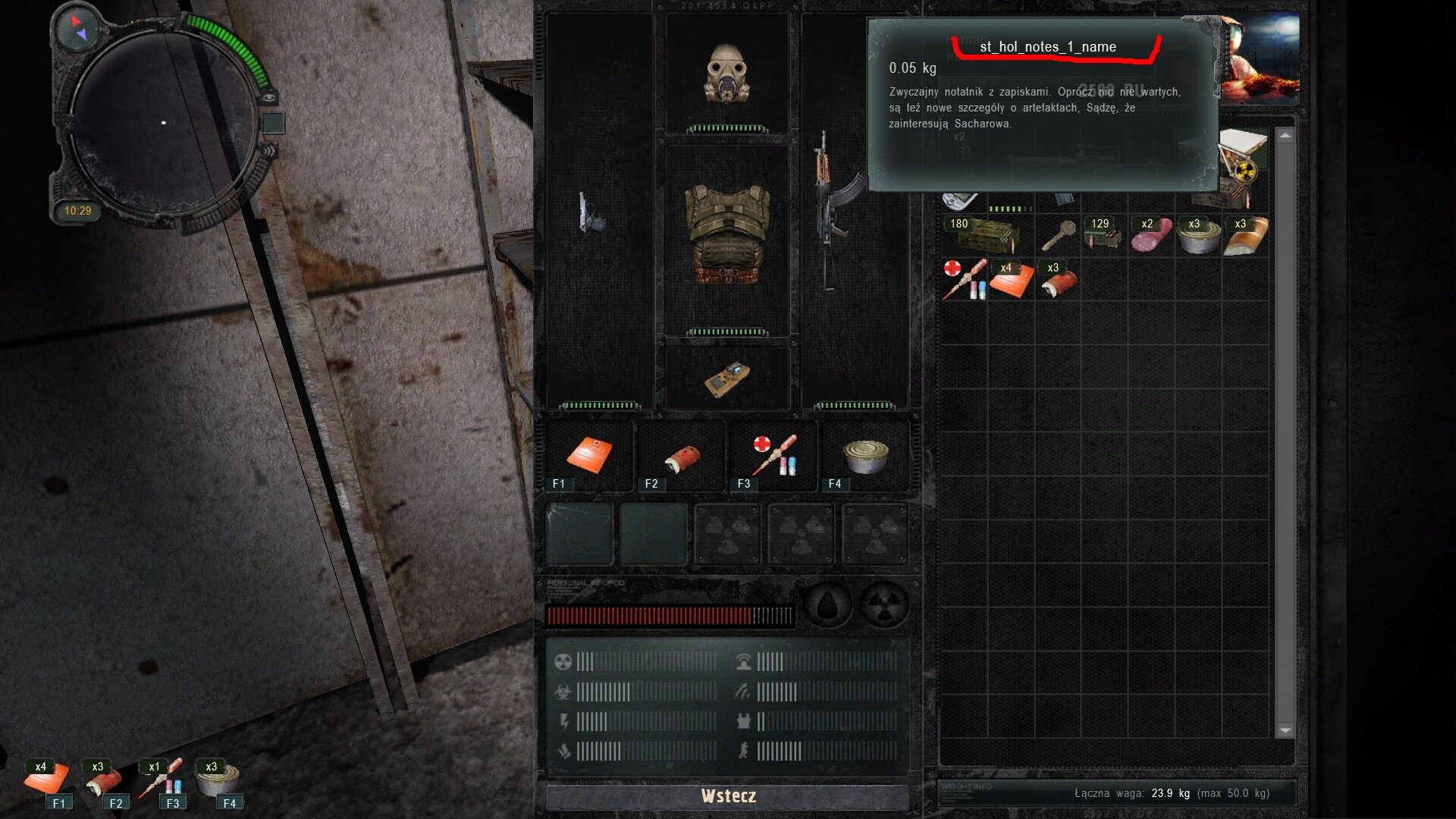The width and height of the screenshot is (1456, 819).
Task: Use the F3 quick slot medkit
Action: pyautogui.click(x=773, y=456)
